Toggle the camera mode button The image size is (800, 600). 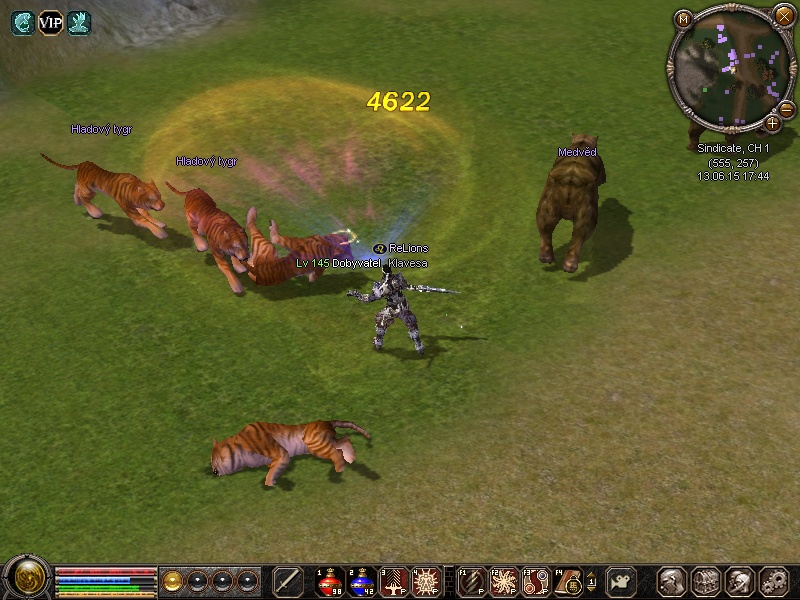point(622,581)
